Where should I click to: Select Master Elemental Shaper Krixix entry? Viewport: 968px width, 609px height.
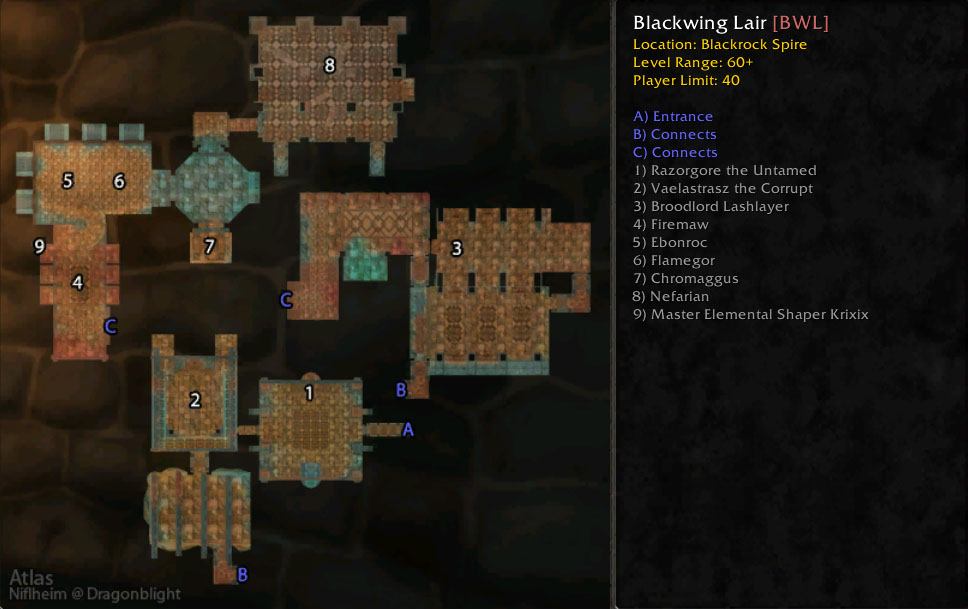[x=751, y=315]
